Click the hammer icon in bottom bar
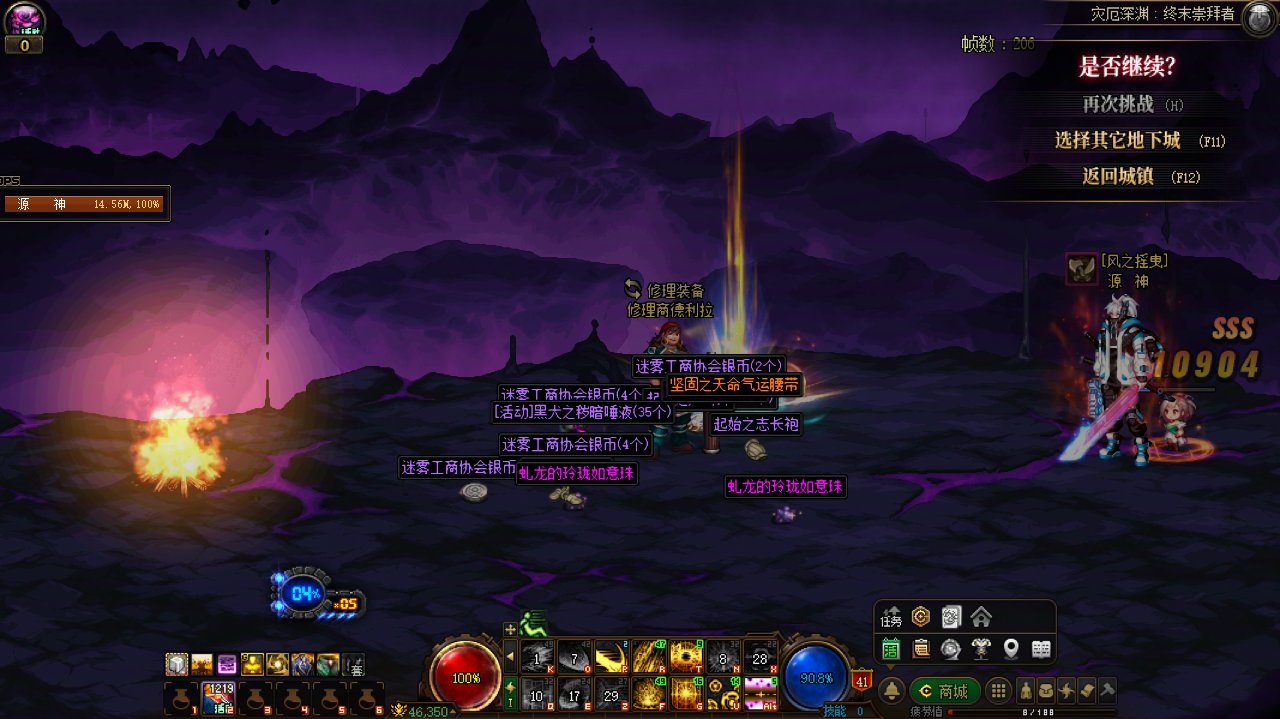Viewport: 1280px width, 719px height. pyautogui.click(x=1106, y=691)
